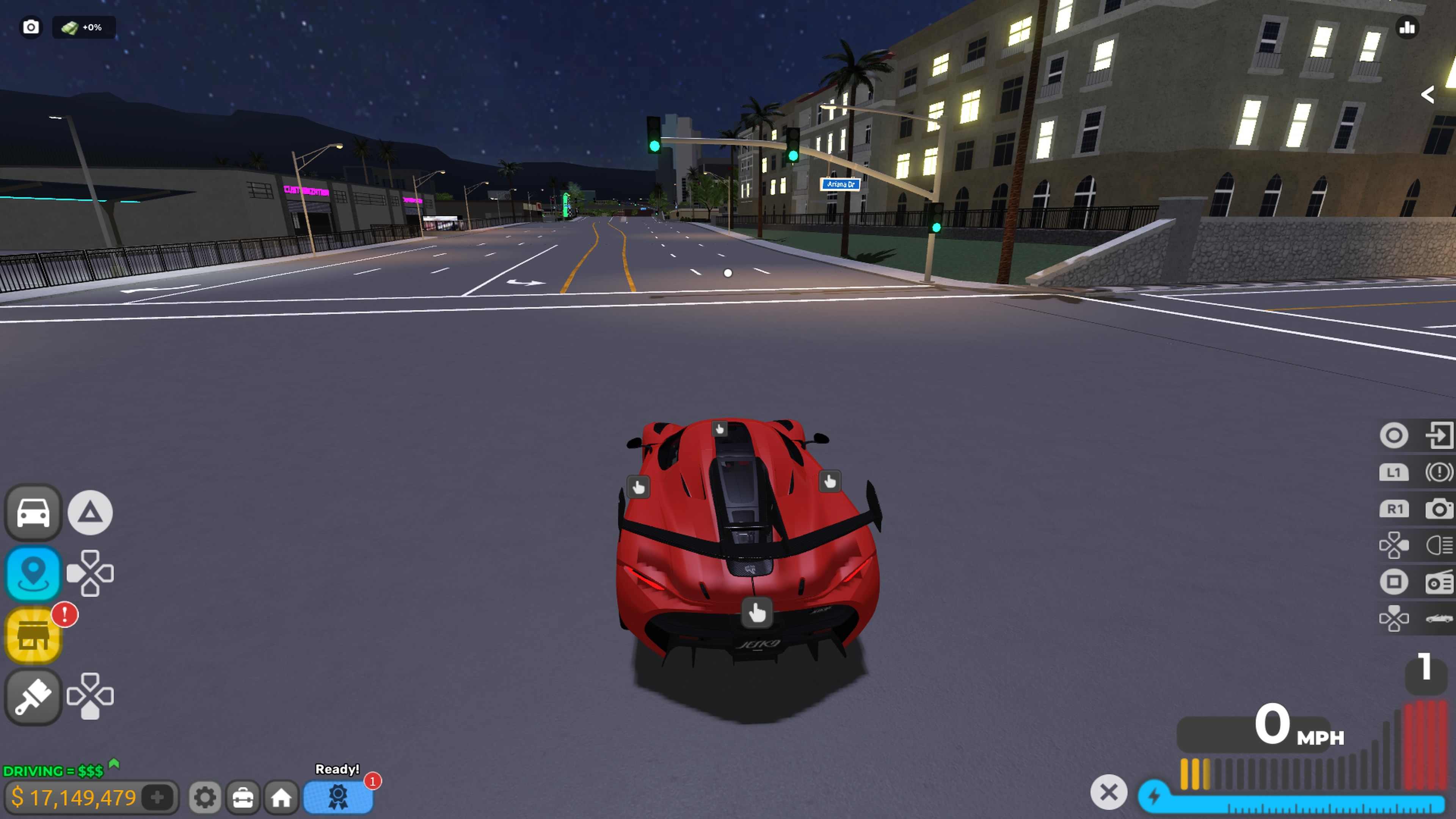1456x819 pixels.
Task: Open the briefcase menu
Action: click(243, 797)
